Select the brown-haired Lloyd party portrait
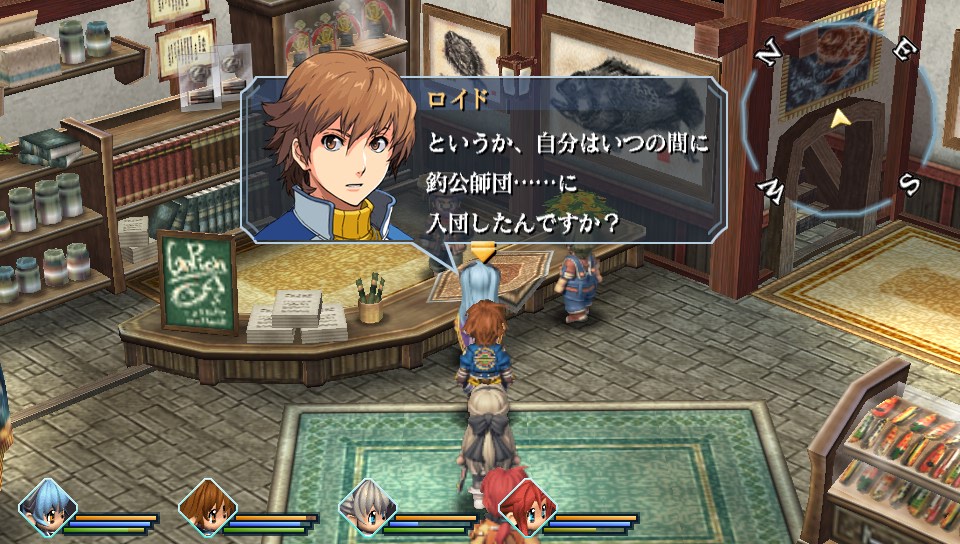 pyautogui.click(x=207, y=507)
